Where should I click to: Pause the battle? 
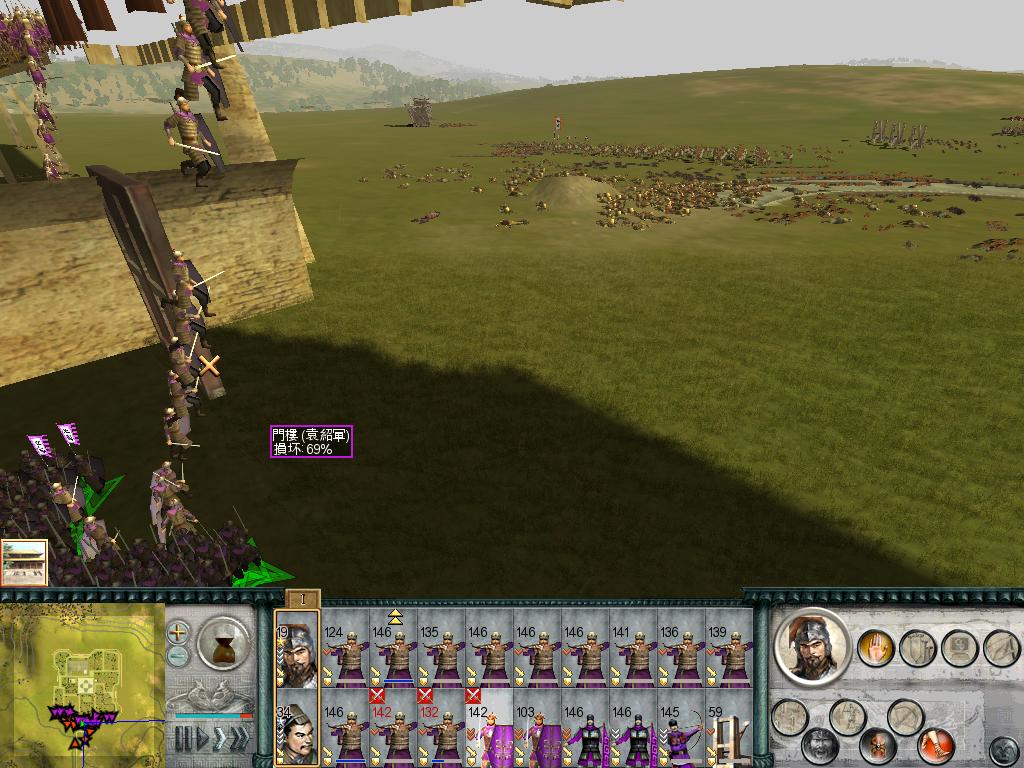click(182, 740)
